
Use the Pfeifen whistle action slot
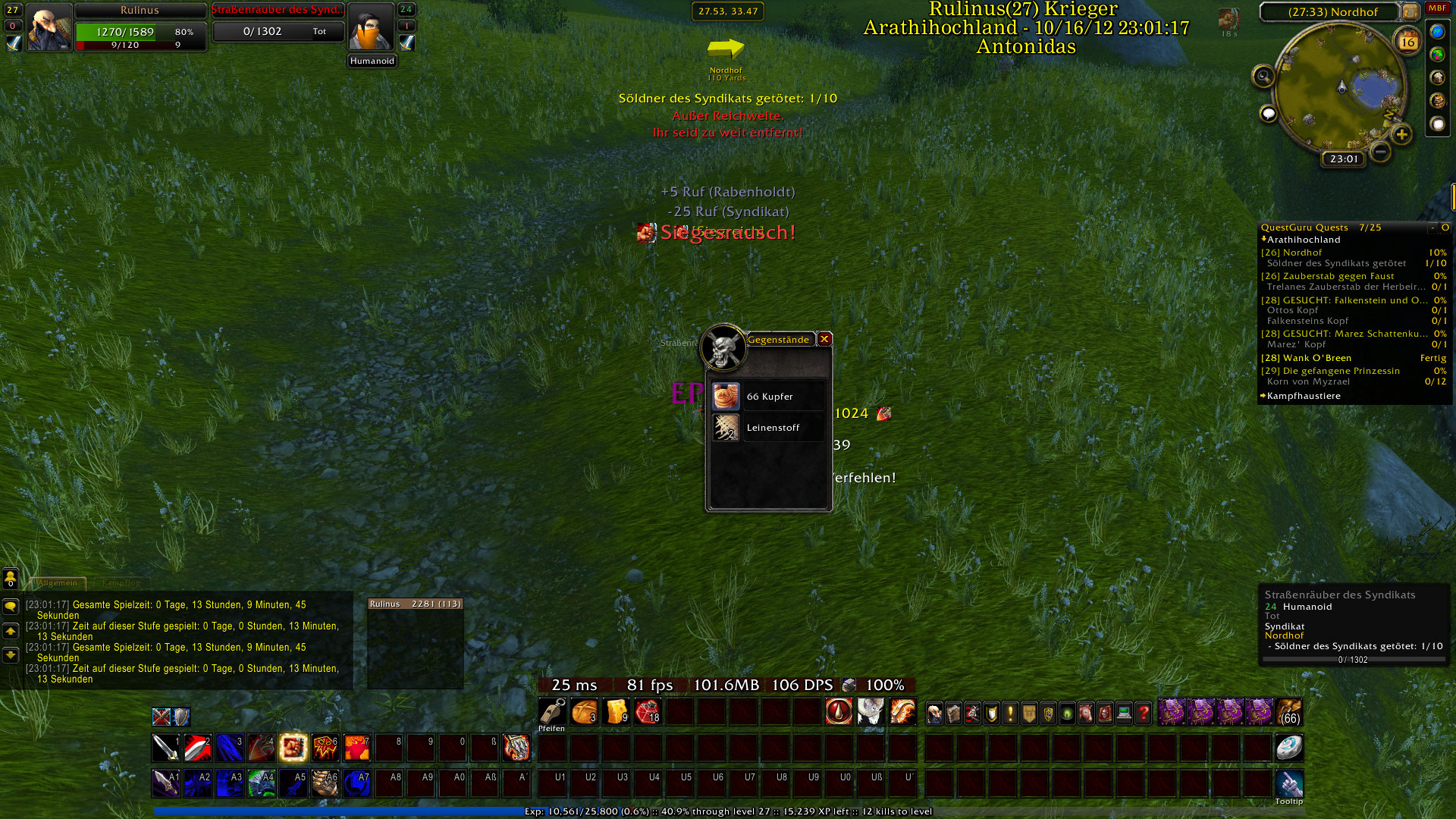(x=552, y=712)
